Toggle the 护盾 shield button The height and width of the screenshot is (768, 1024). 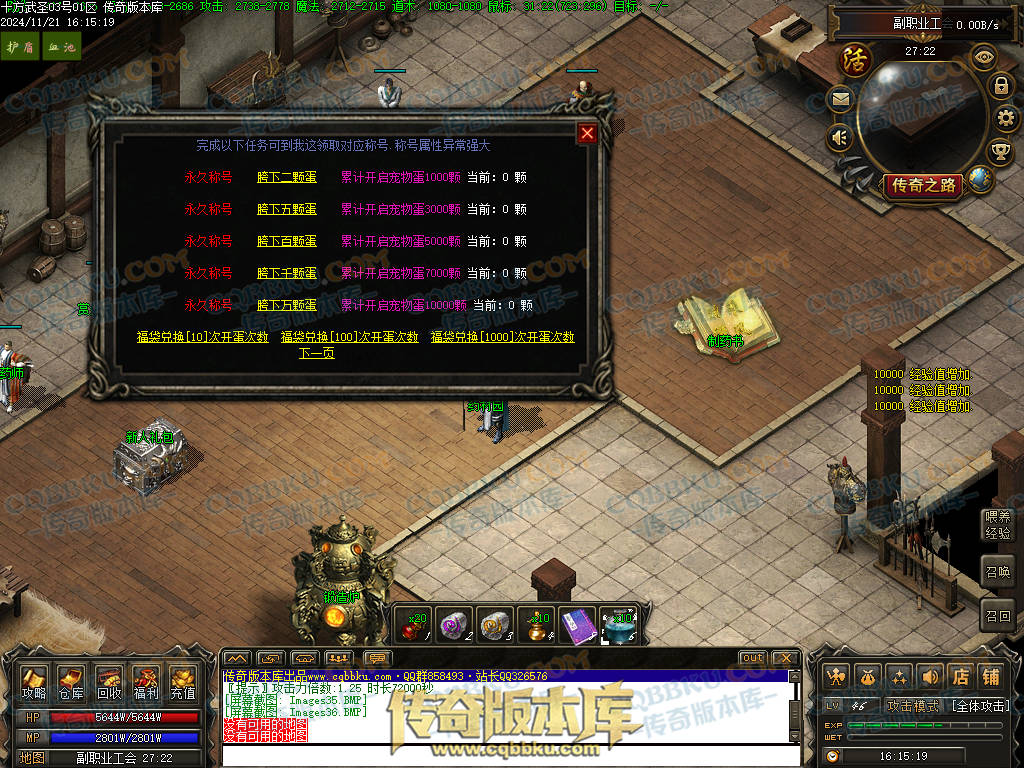(x=14, y=47)
